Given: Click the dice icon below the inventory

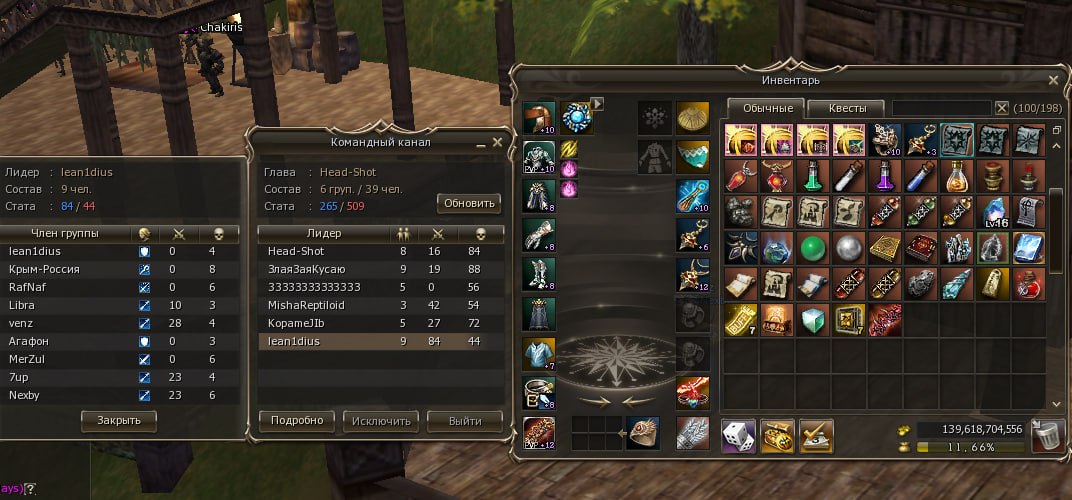Looking at the screenshot, I should coord(738,435).
